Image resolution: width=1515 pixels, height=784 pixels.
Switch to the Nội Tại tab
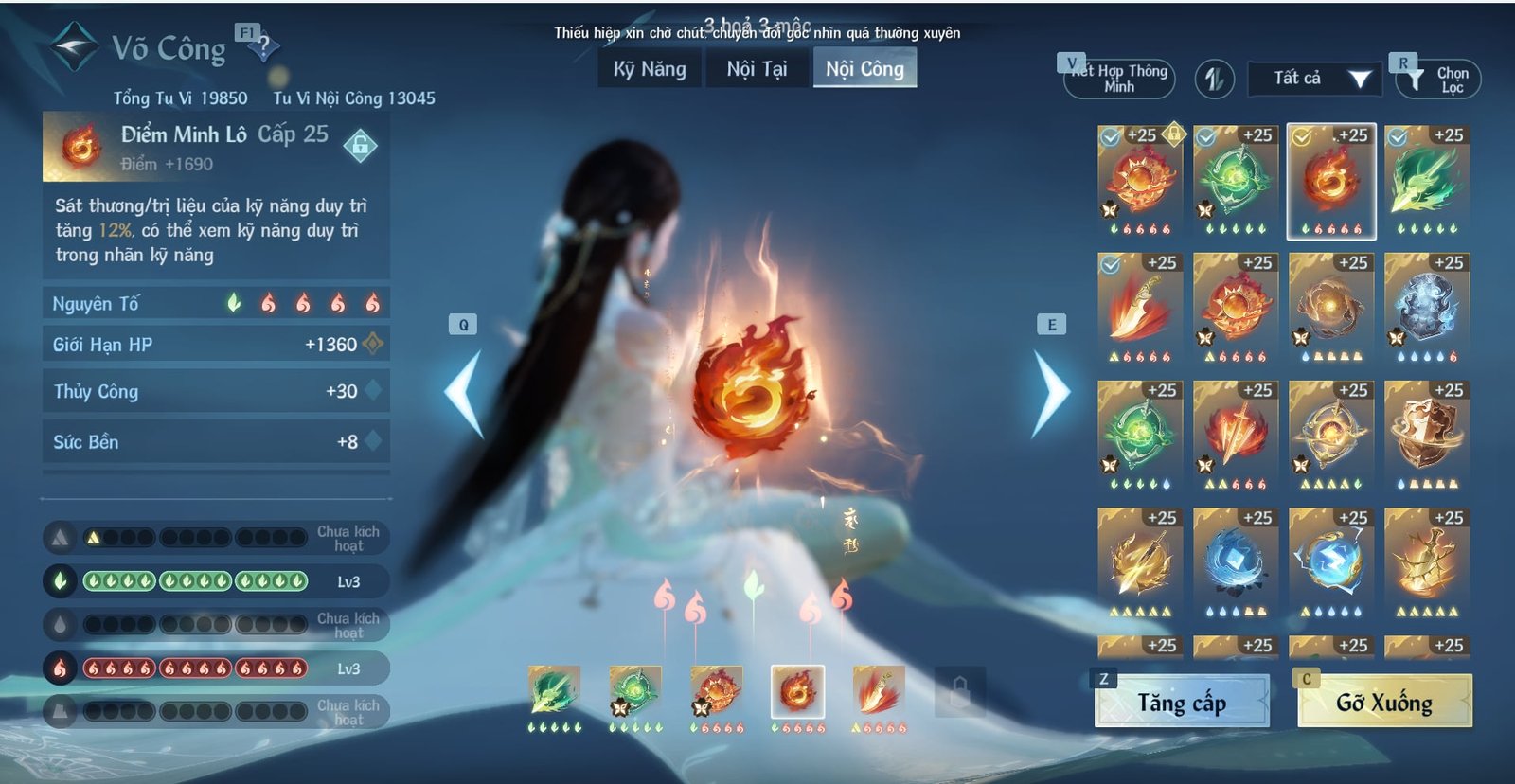tap(757, 68)
